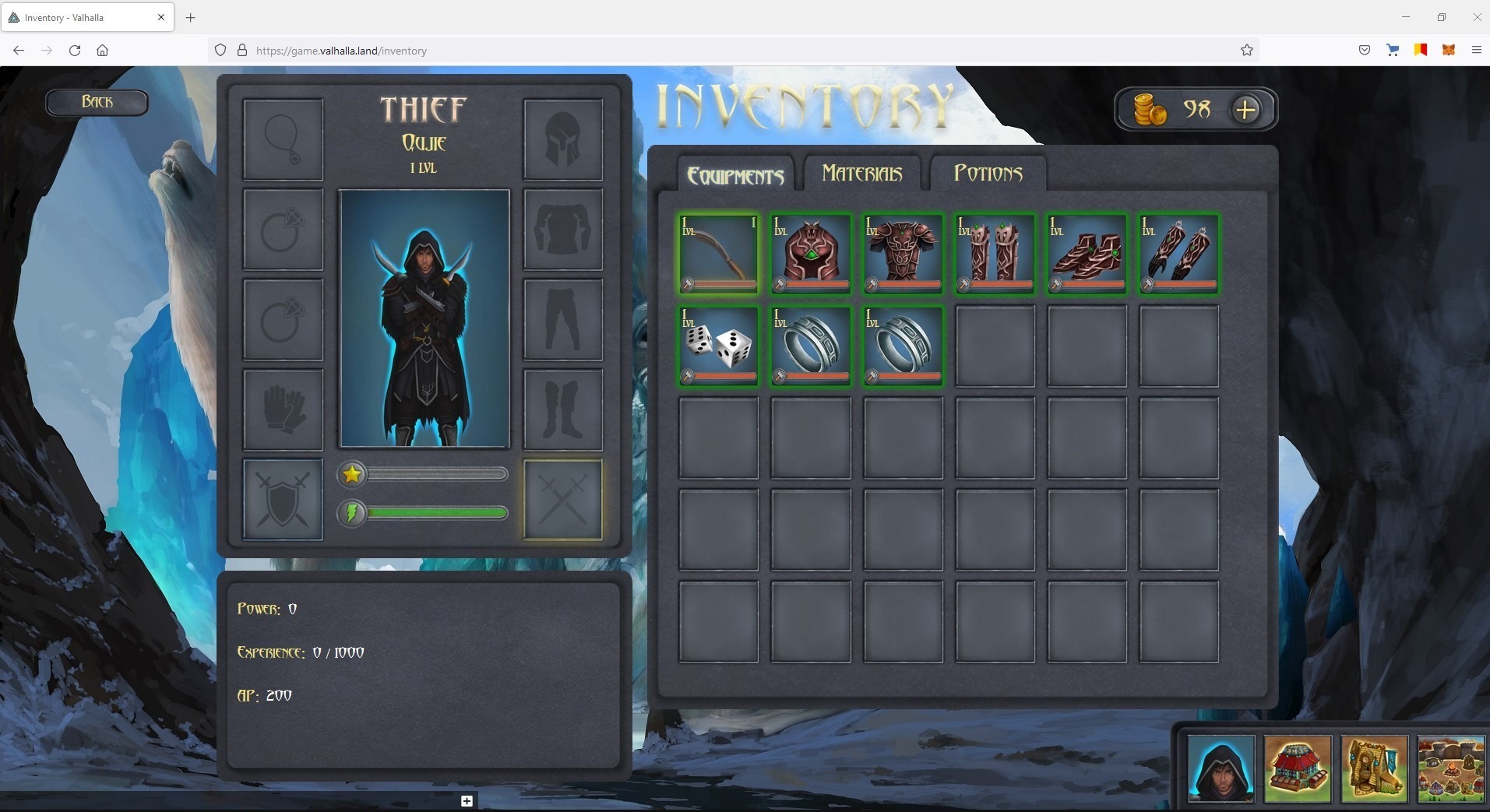Screen dimensions: 1490x812
Task: Select the red leg greaves item
Action: coord(995,254)
